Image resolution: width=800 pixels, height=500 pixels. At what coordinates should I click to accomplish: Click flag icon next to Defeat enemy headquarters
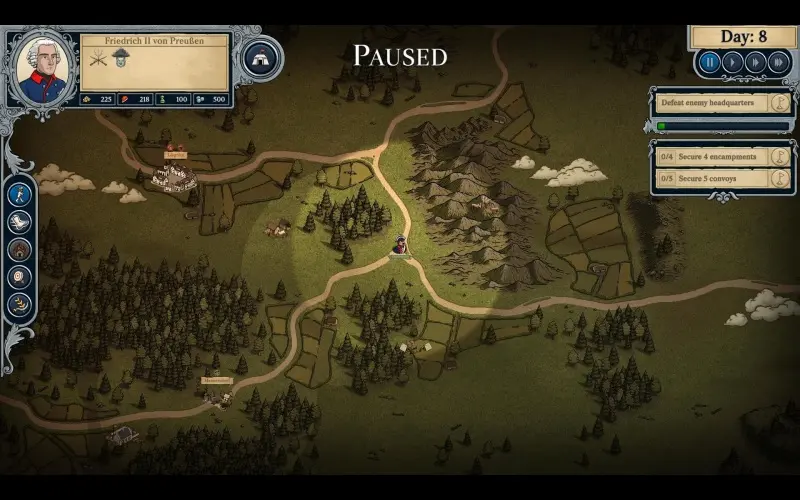coord(780,102)
